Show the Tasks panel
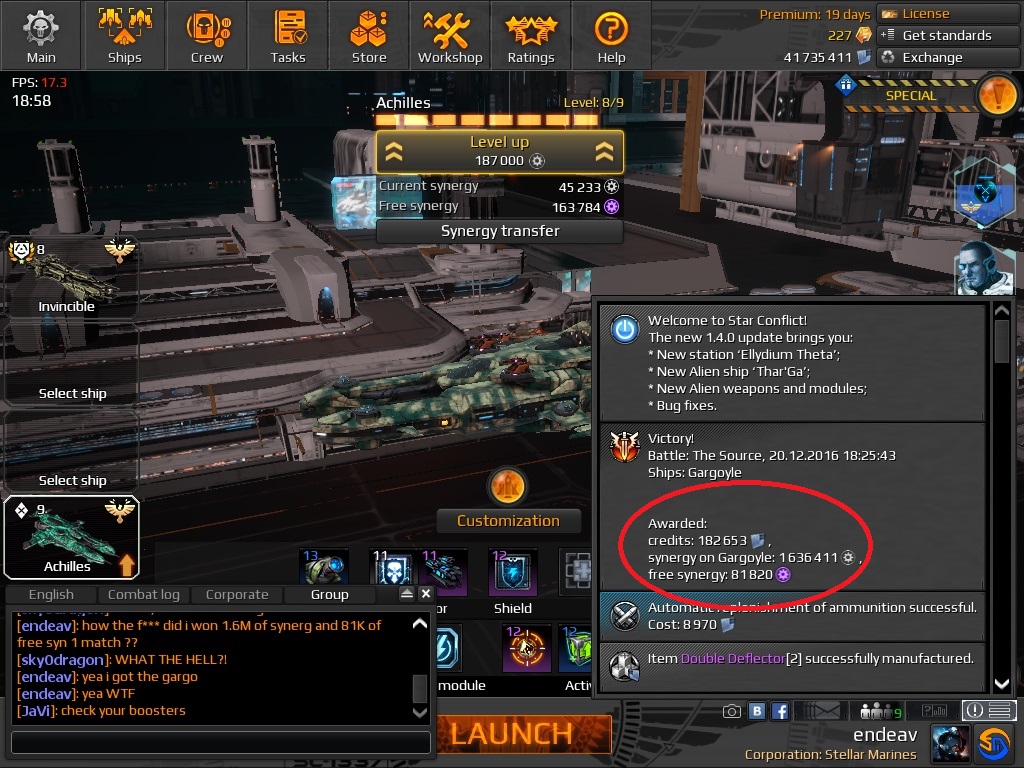 click(288, 35)
